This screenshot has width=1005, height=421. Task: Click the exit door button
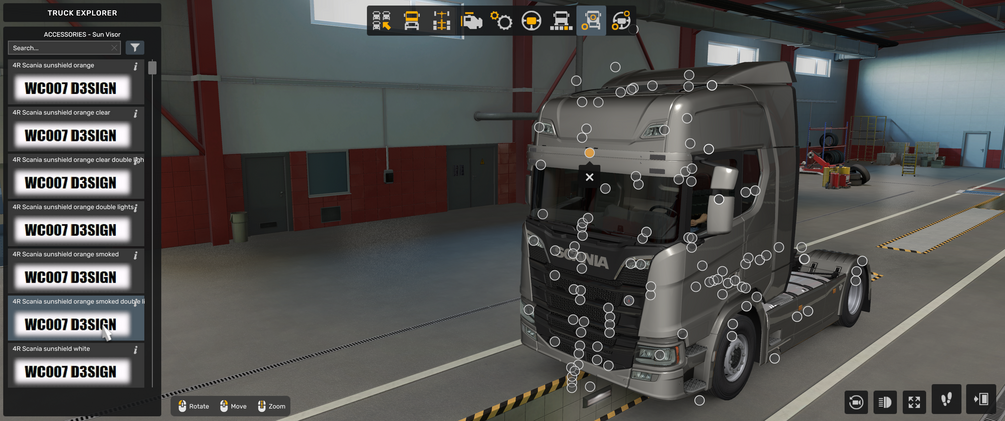(x=980, y=399)
